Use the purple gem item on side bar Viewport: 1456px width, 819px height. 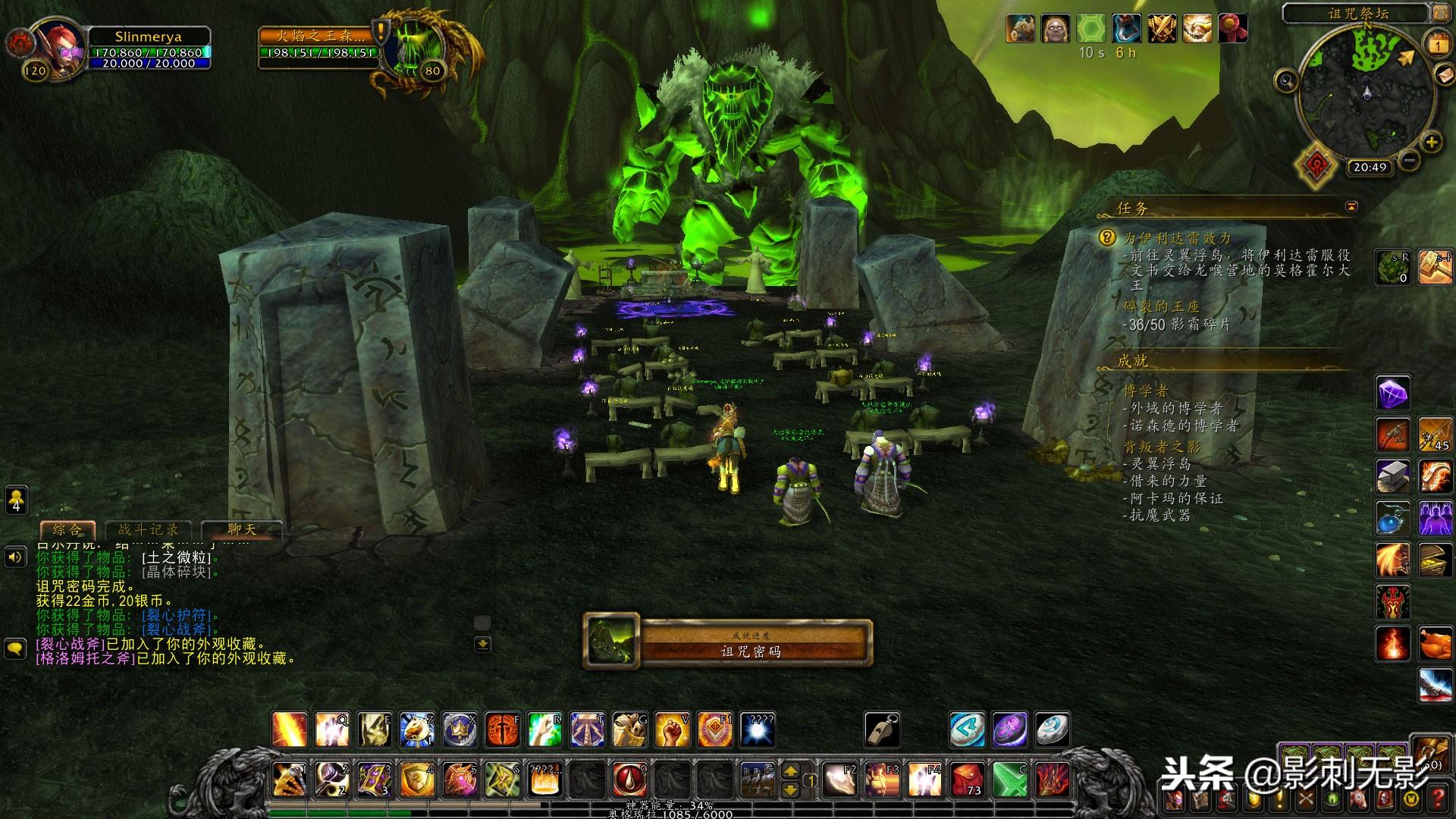[1393, 394]
